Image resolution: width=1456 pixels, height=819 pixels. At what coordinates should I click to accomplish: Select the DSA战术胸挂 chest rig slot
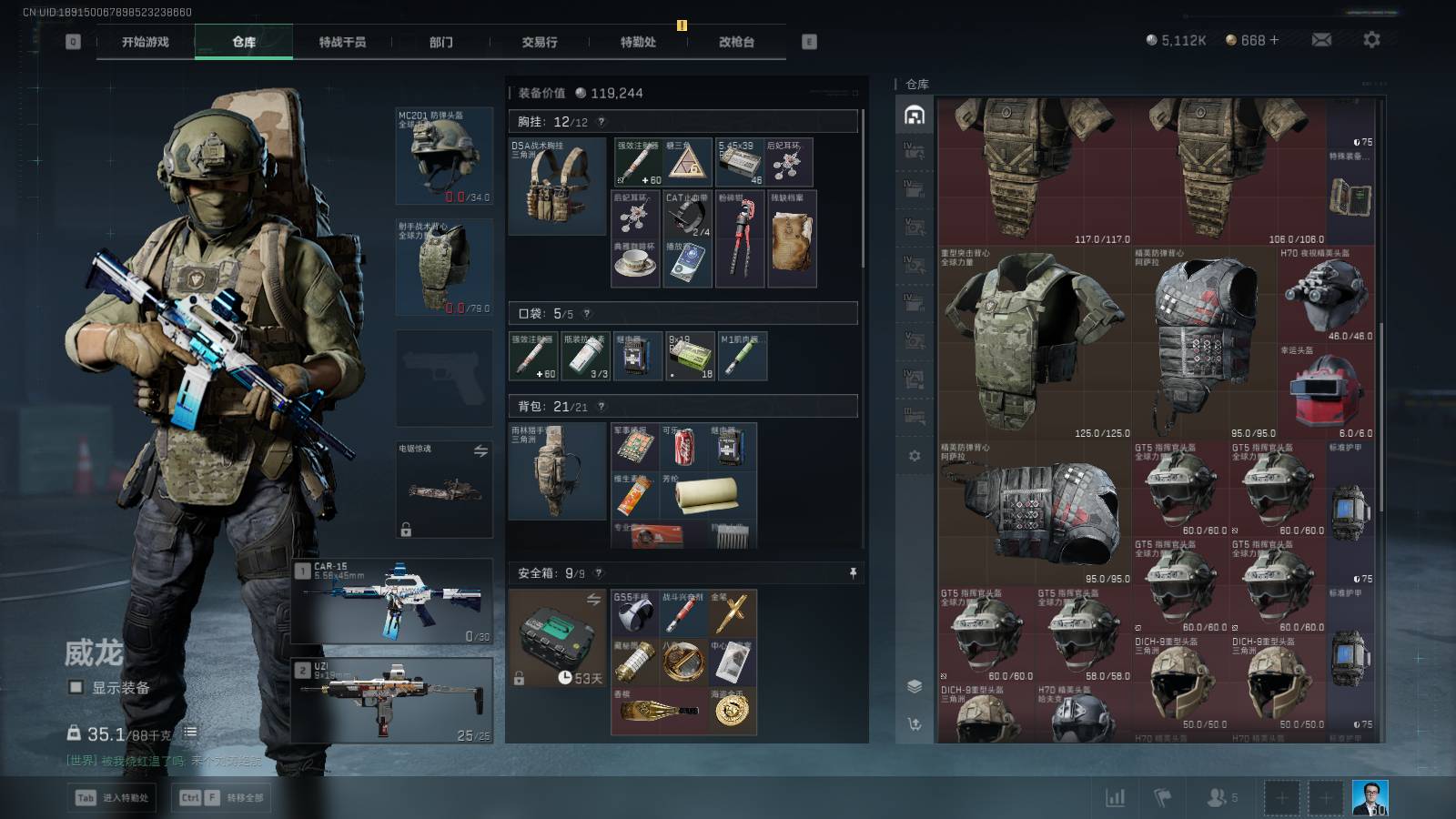pyautogui.click(x=557, y=187)
